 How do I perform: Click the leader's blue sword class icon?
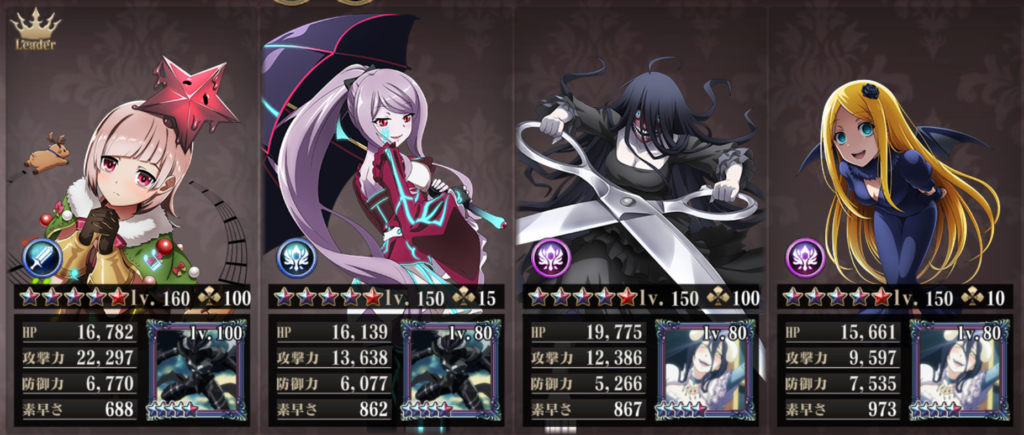pos(45,260)
